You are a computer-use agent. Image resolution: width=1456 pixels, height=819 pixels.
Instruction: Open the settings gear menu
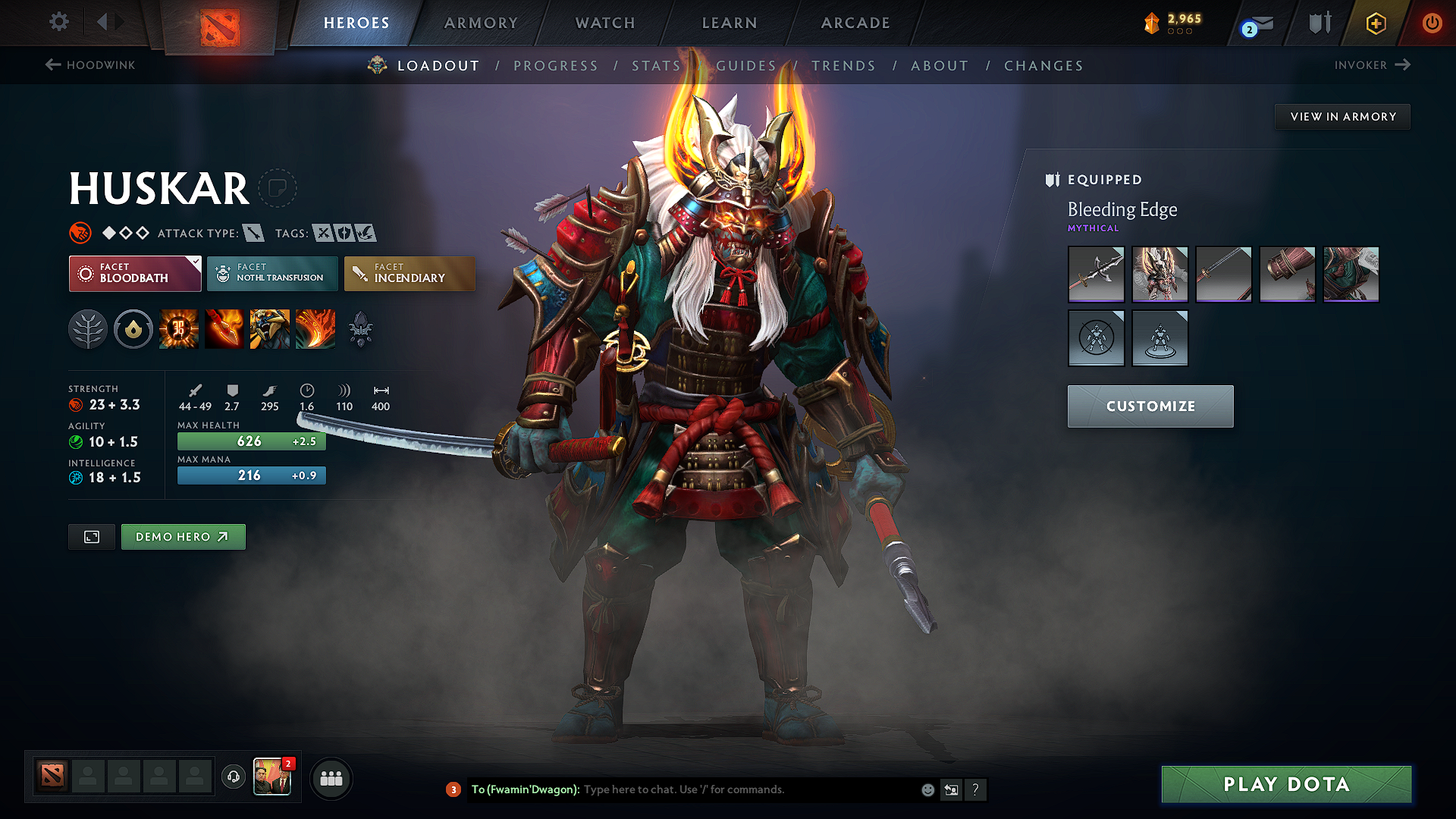pyautogui.click(x=59, y=22)
